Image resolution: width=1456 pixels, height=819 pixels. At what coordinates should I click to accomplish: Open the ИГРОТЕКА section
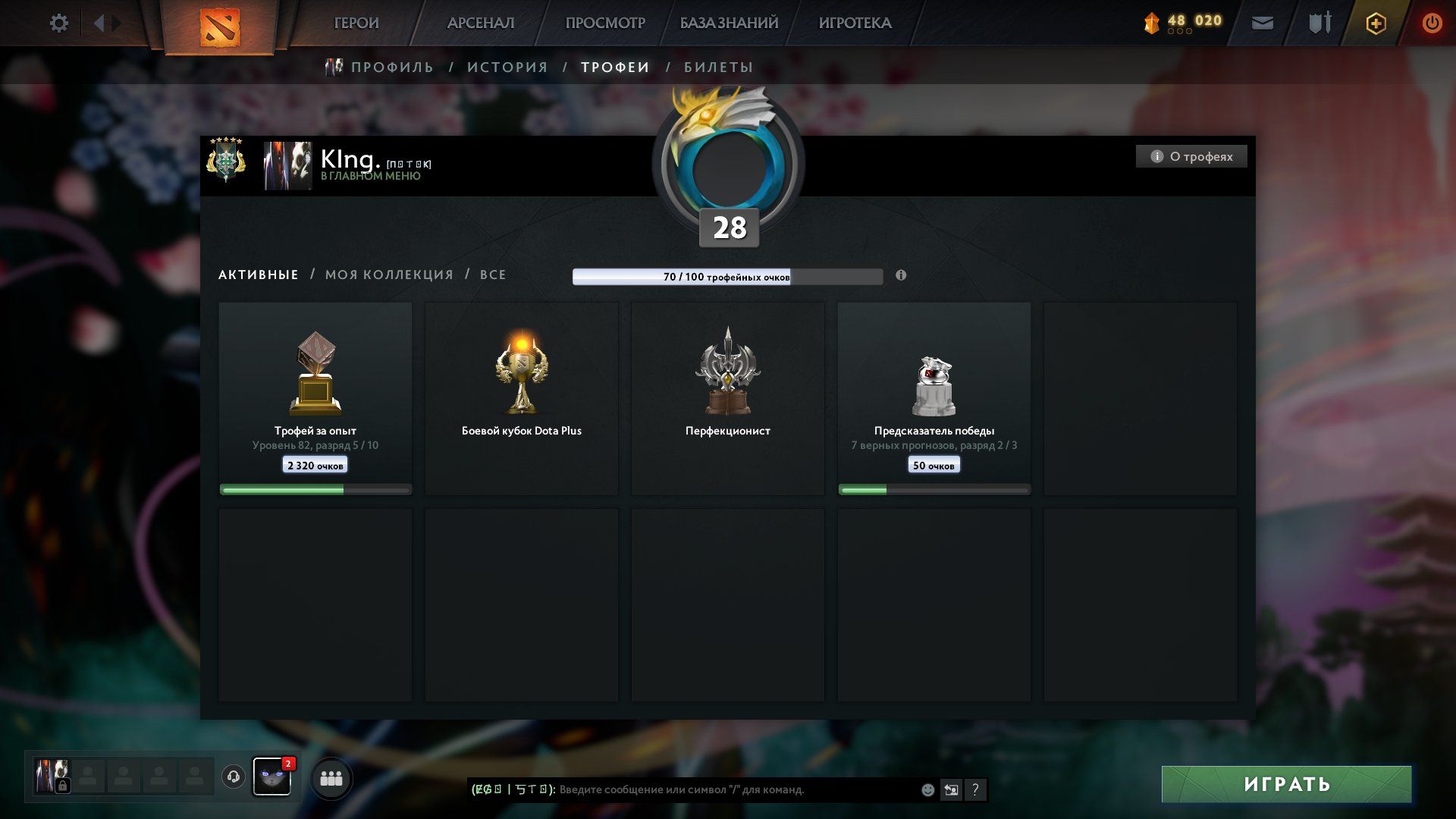tap(855, 24)
